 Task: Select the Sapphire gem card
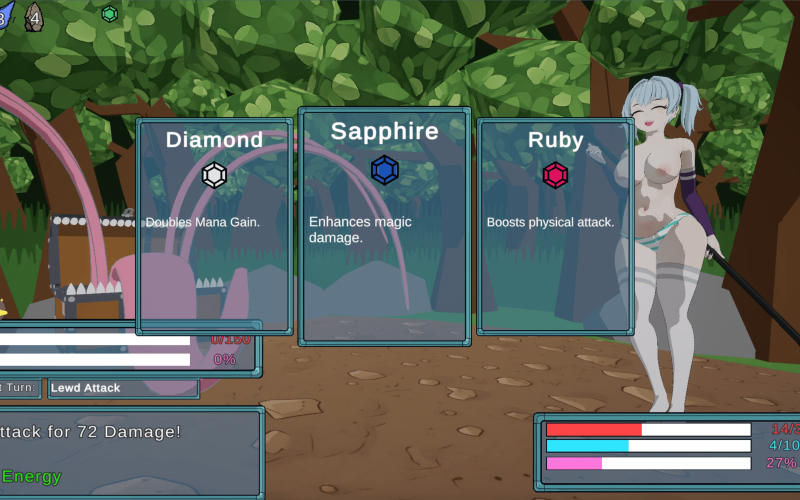[x=385, y=226]
